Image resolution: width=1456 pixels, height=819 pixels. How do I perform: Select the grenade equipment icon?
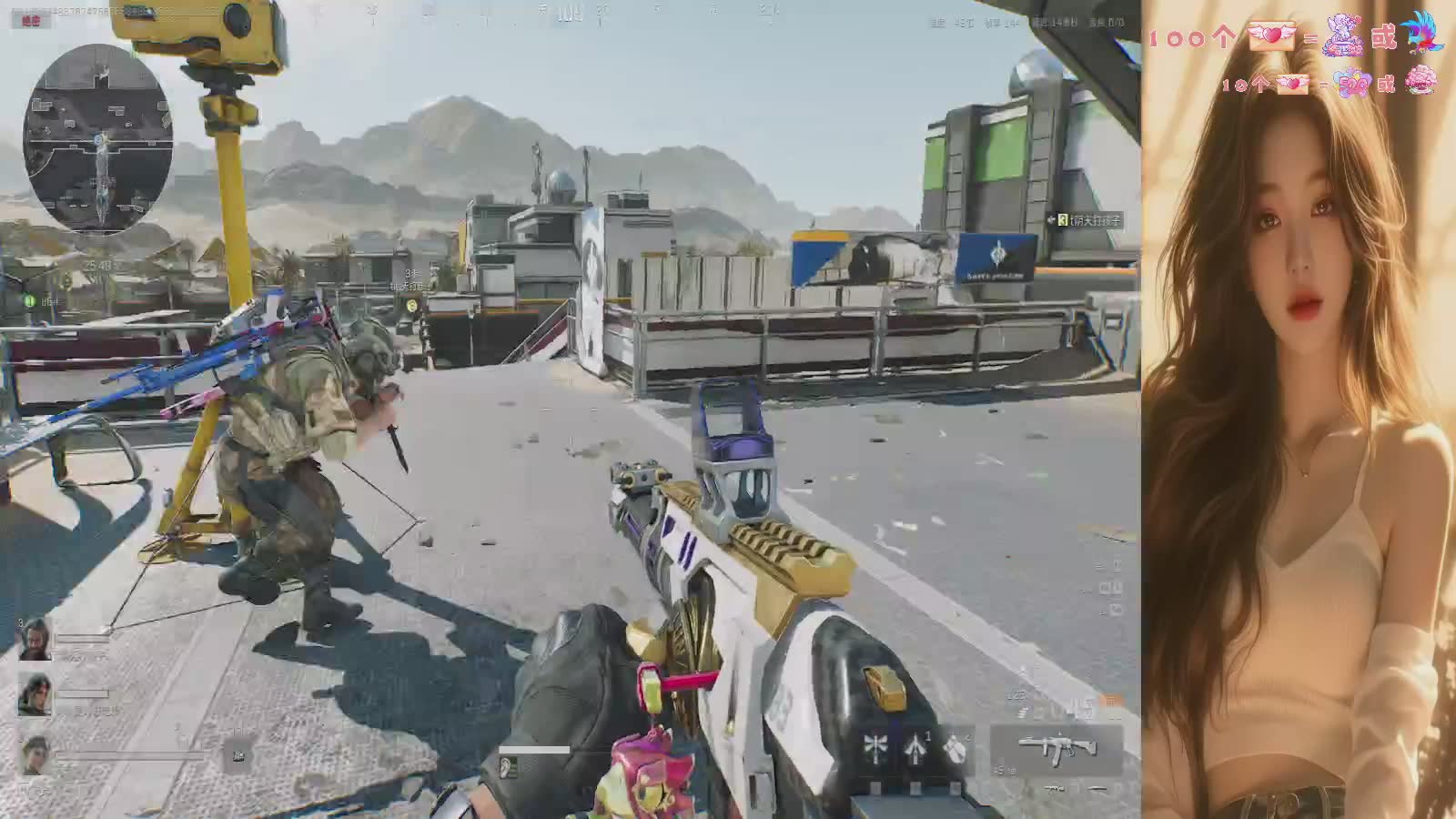[x=955, y=747]
